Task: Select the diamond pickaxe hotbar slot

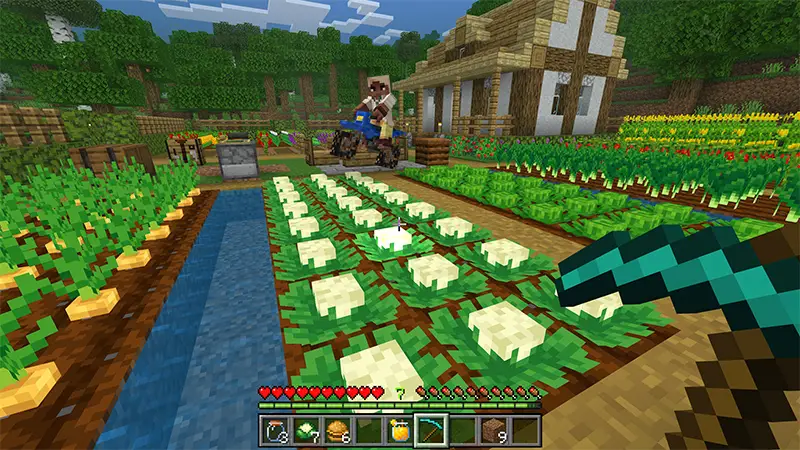Action: [431, 431]
